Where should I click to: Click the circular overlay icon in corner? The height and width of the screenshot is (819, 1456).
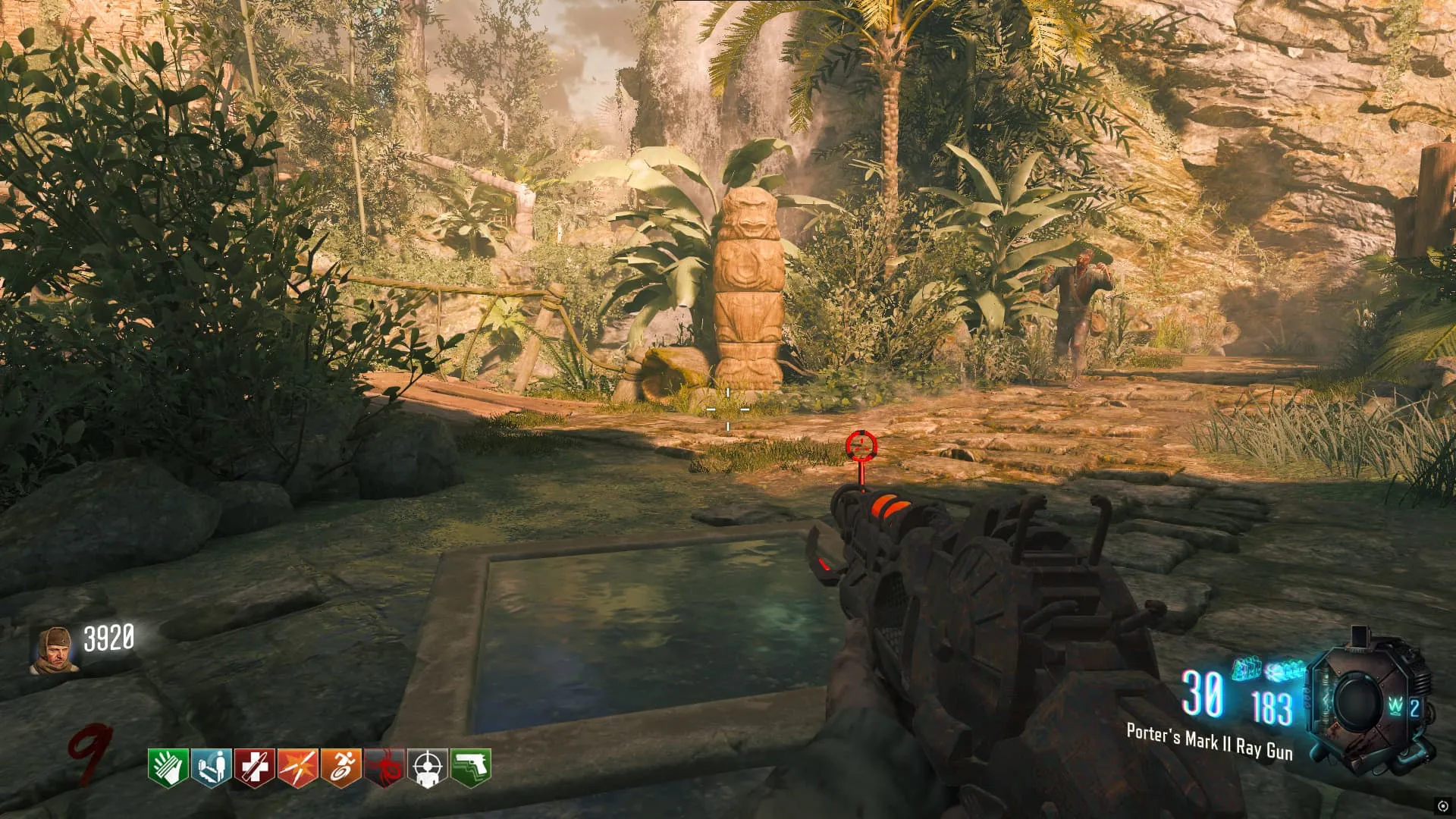[x=1442, y=806]
